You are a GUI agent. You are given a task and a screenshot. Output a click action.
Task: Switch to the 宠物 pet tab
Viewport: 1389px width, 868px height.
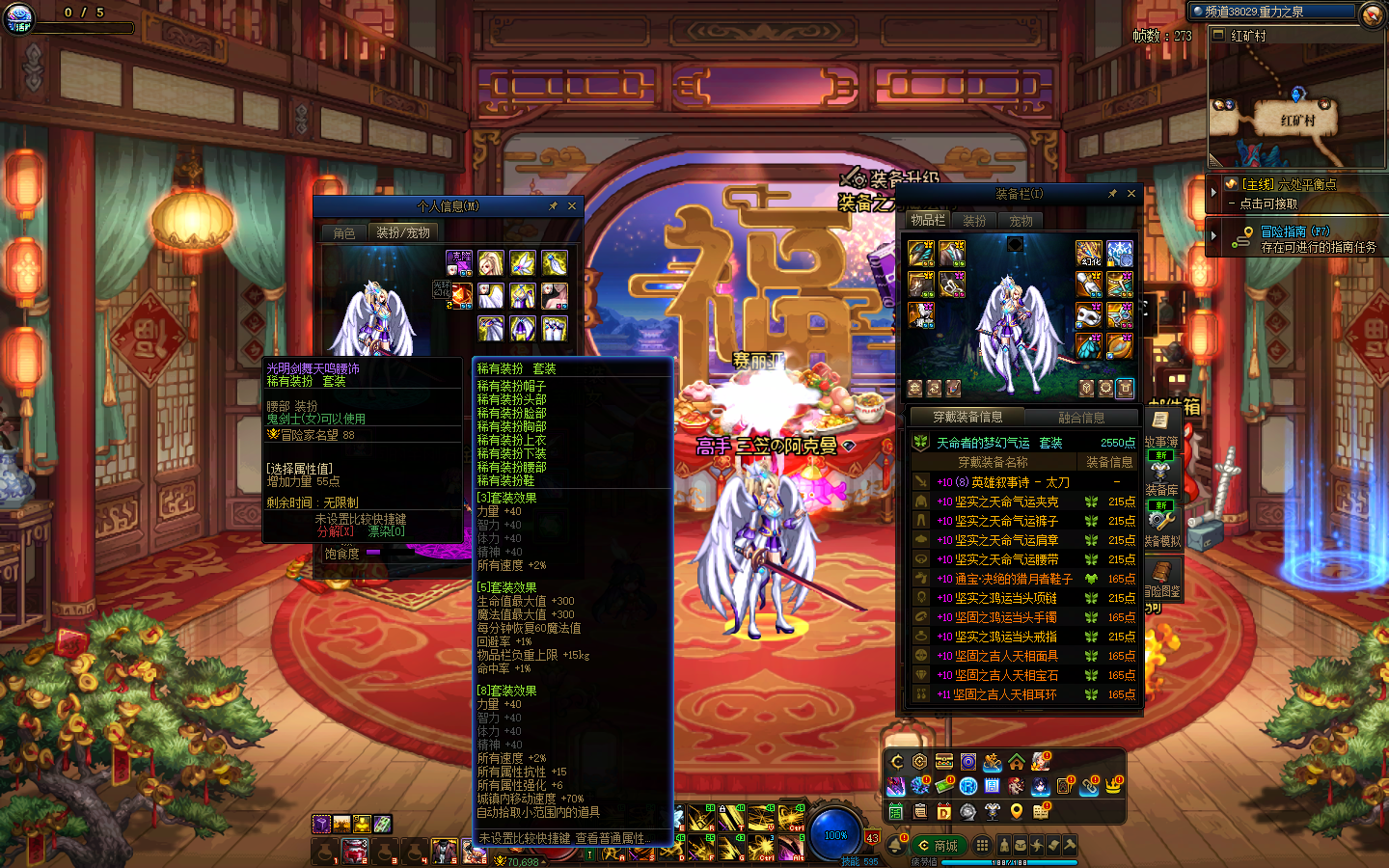click(x=1021, y=221)
